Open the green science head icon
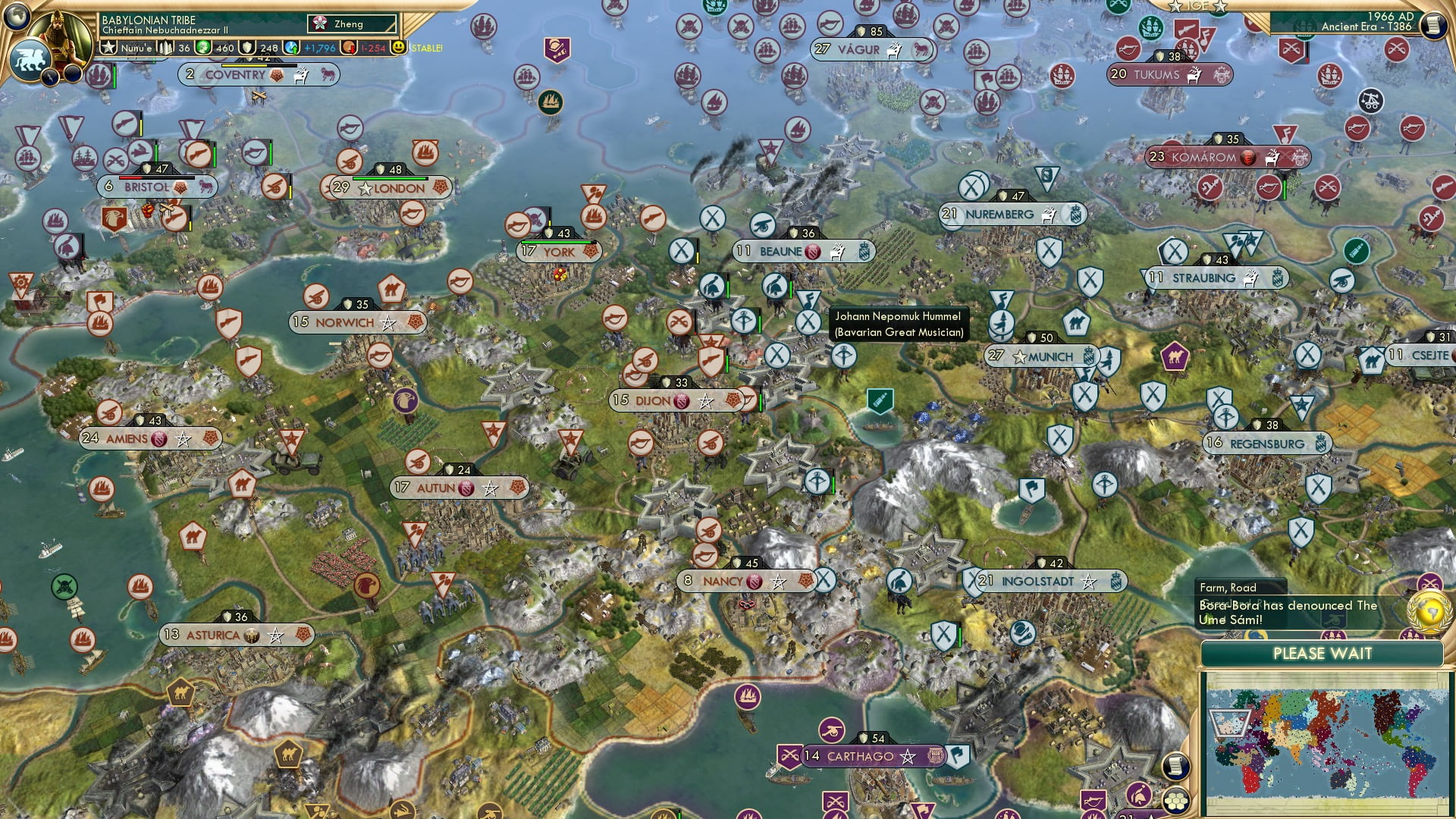Image resolution: width=1456 pixels, height=819 pixels. coord(203,48)
